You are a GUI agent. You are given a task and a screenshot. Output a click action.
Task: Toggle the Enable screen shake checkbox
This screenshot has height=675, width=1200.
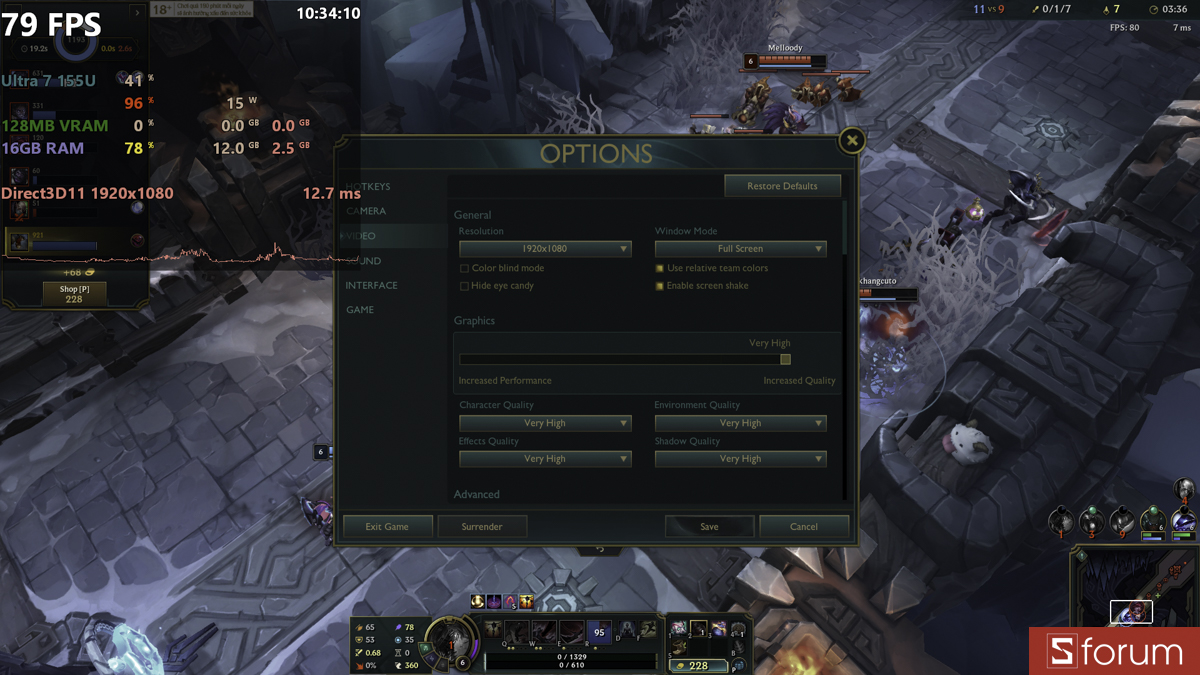660,286
